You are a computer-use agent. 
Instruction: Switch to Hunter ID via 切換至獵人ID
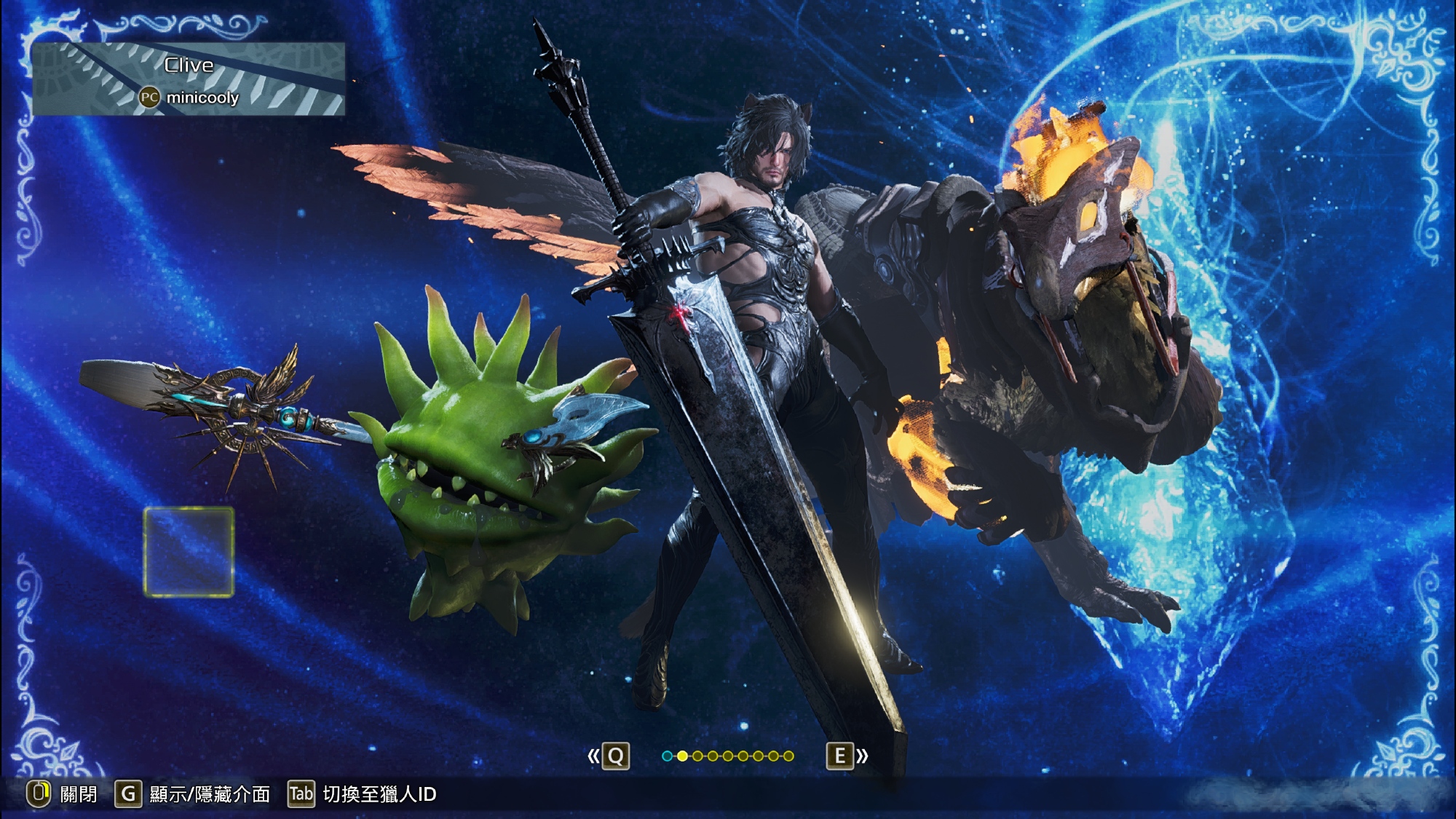[x=363, y=794]
